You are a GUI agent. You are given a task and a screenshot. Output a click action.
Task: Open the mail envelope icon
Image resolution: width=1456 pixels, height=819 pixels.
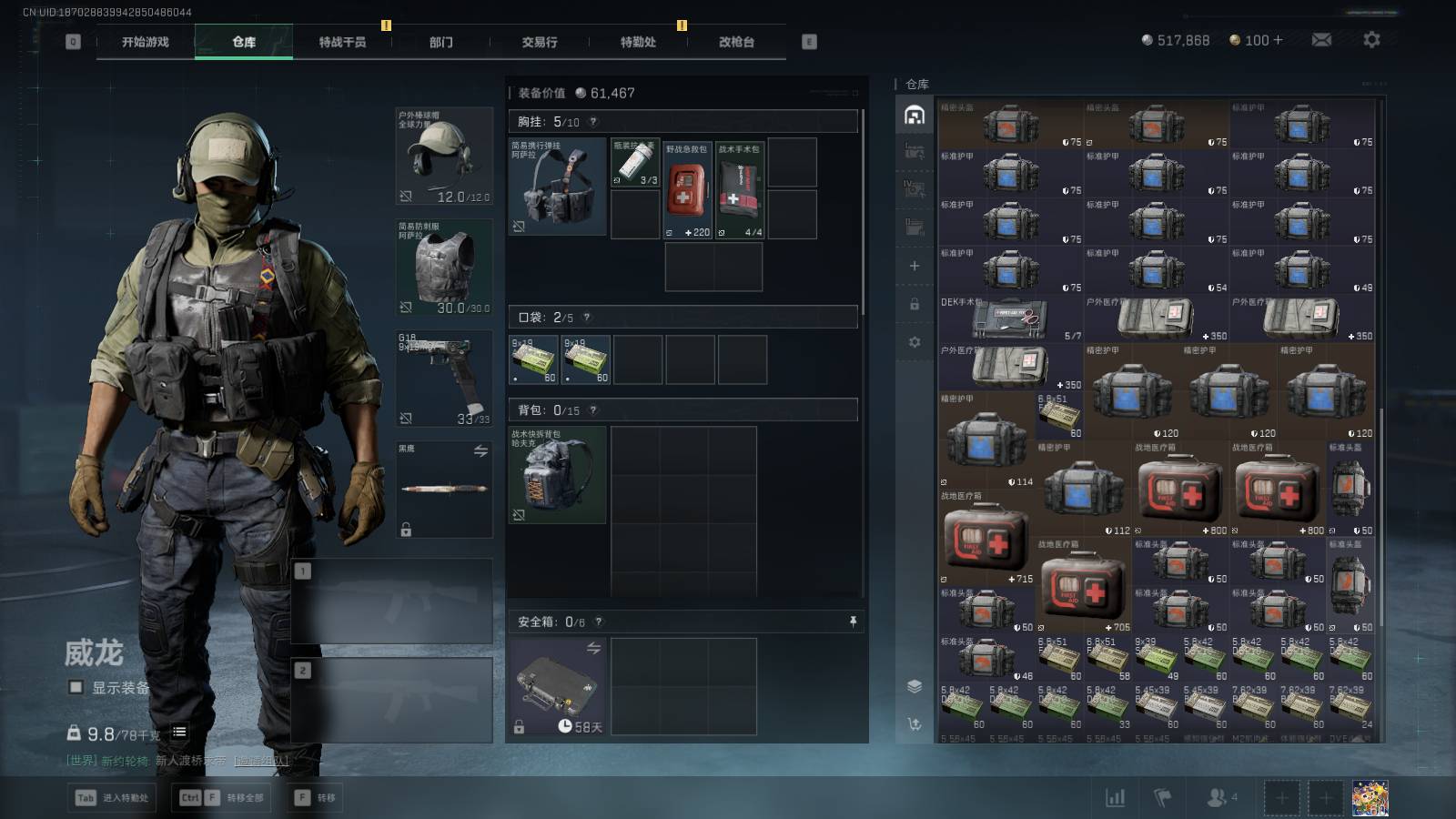[x=1321, y=40]
